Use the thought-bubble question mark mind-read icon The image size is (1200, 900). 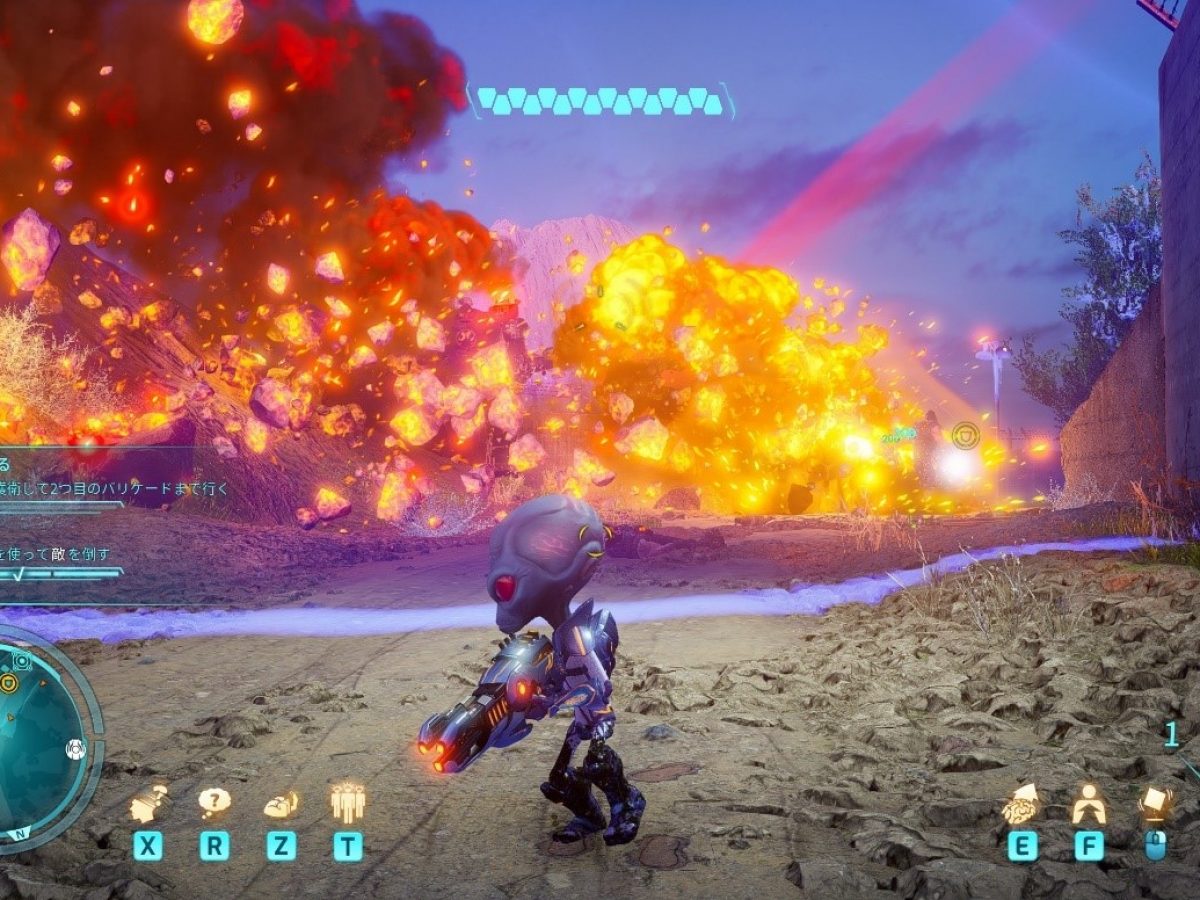(x=214, y=802)
